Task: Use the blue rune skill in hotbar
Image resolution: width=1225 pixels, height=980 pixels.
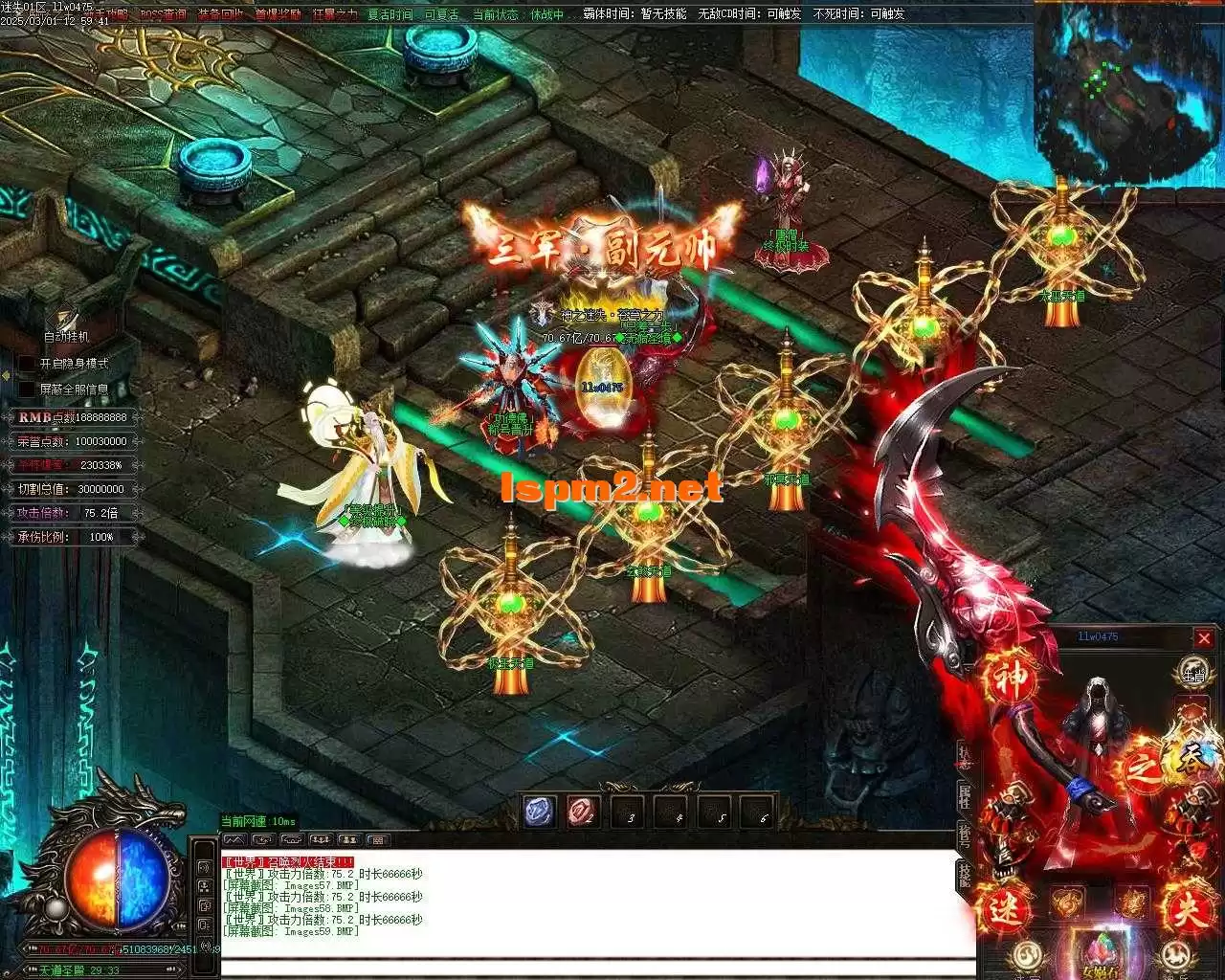Action: tap(539, 812)
